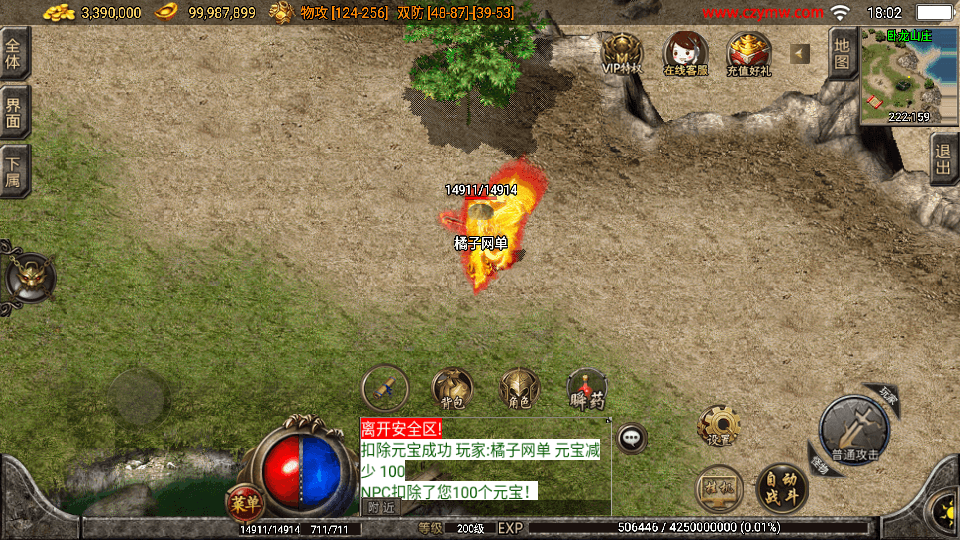960x540 pixels.
Task: Open the chat speech bubble
Action: (x=631, y=437)
